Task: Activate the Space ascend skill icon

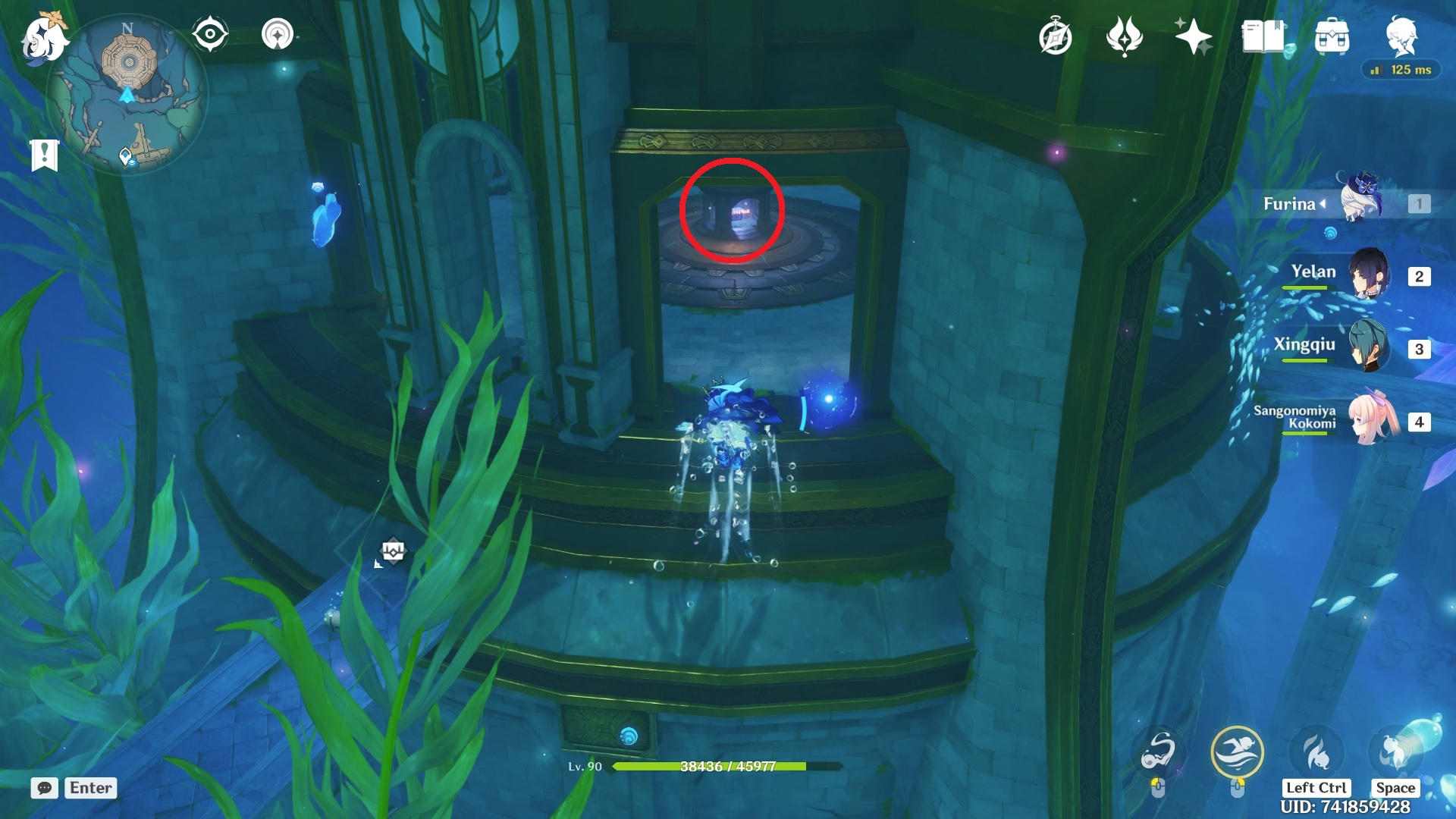Action: pyautogui.click(x=1394, y=752)
